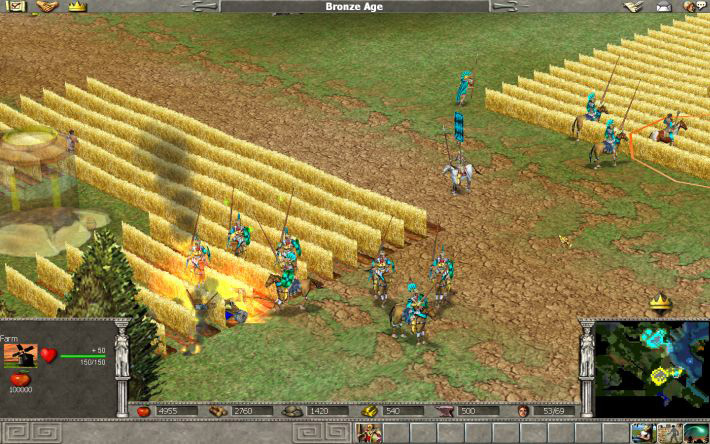The height and width of the screenshot is (444, 710).
Task: Click the gold crown icon in top bar
Action: pyautogui.click(x=78, y=6)
